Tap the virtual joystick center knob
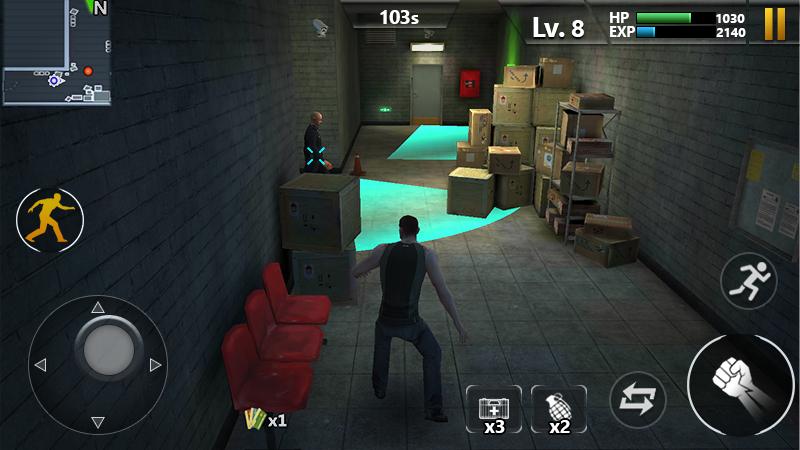 coord(108,348)
